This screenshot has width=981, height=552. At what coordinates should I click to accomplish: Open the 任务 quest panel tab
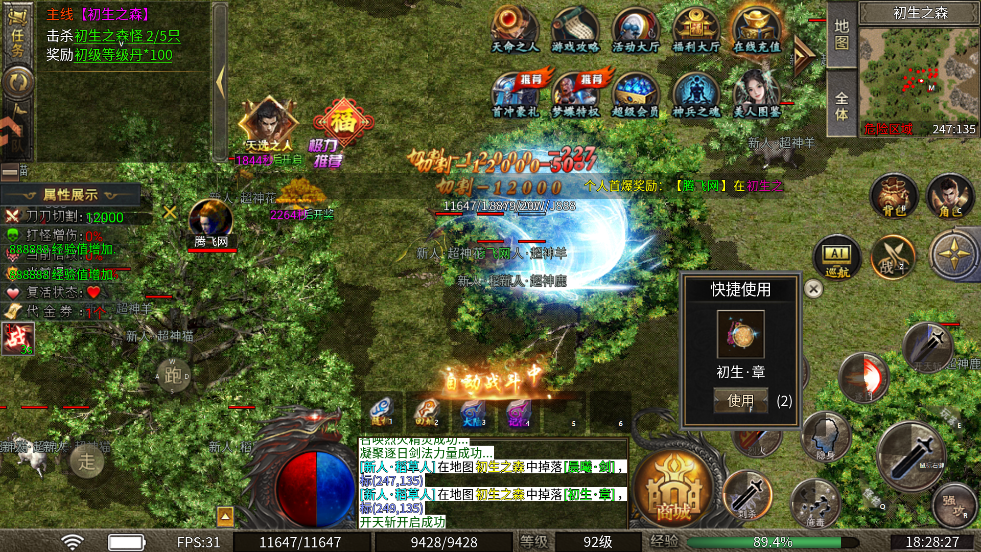coord(17,33)
